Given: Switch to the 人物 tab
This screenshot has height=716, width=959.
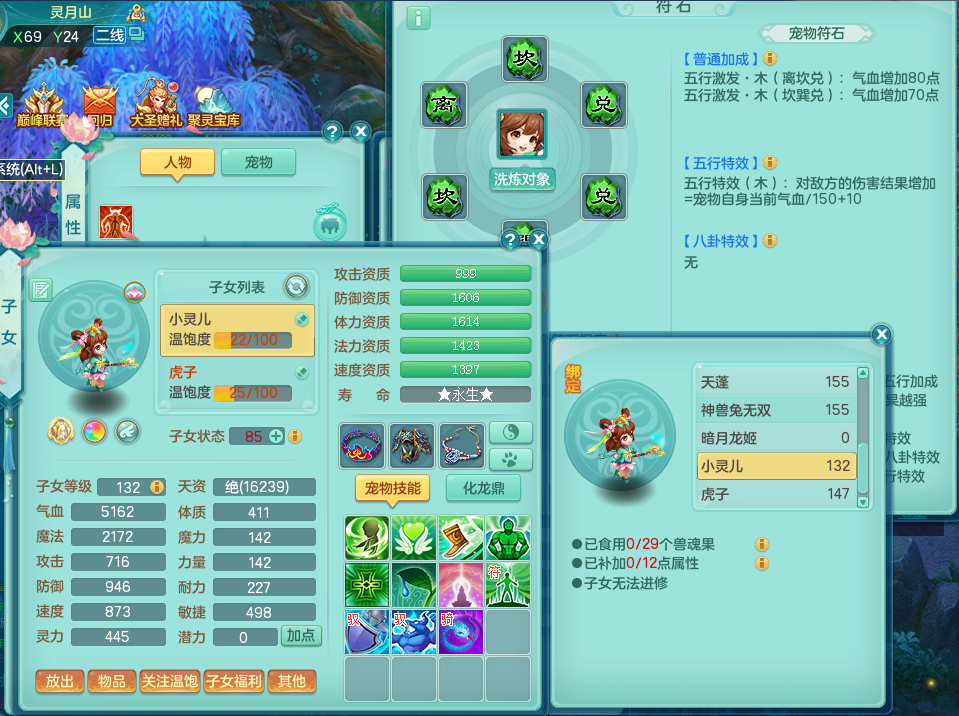Looking at the screenshot, I should tap(177, 162).
